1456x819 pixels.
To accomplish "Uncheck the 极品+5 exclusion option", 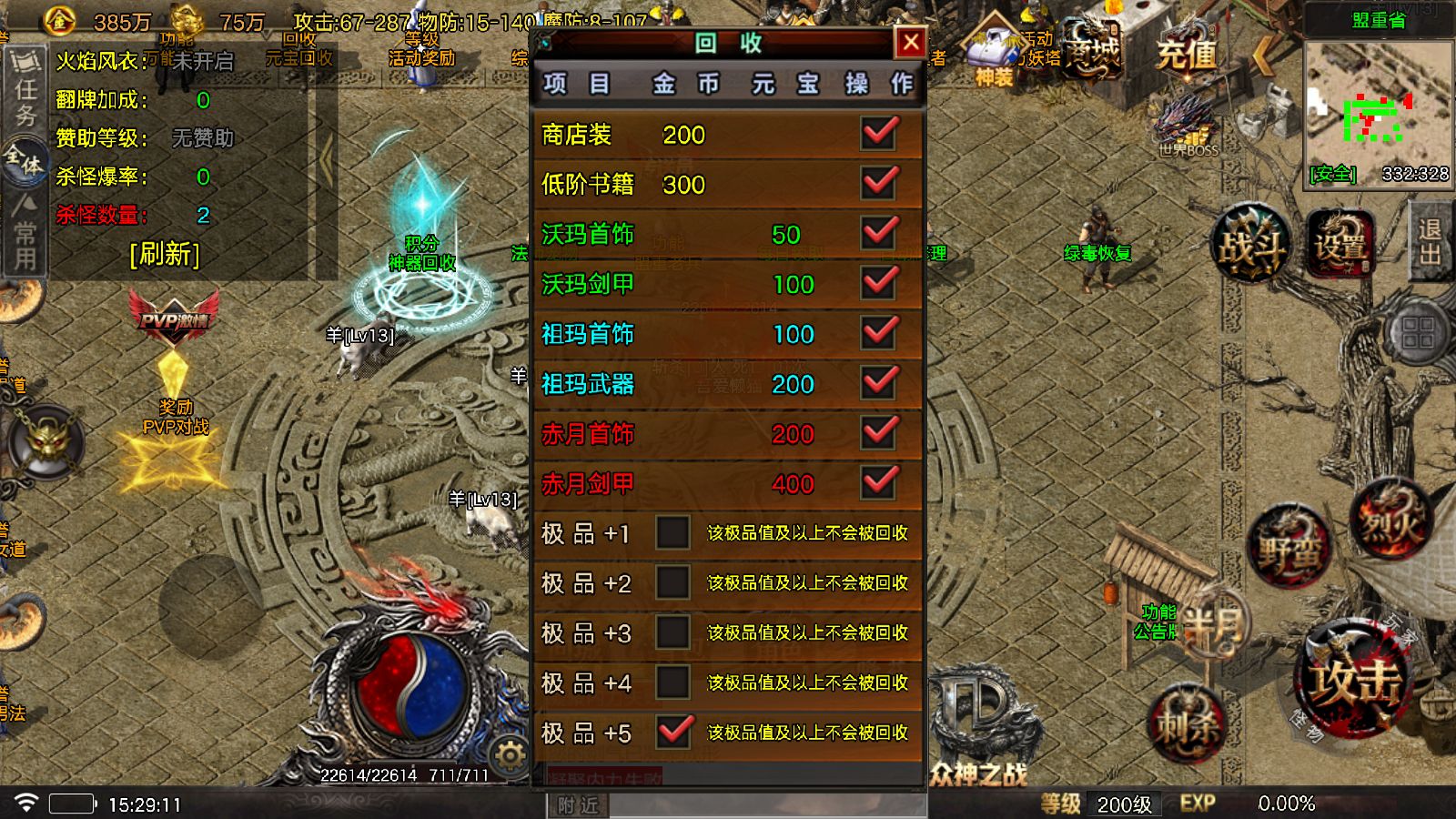I will coord(673,731).
